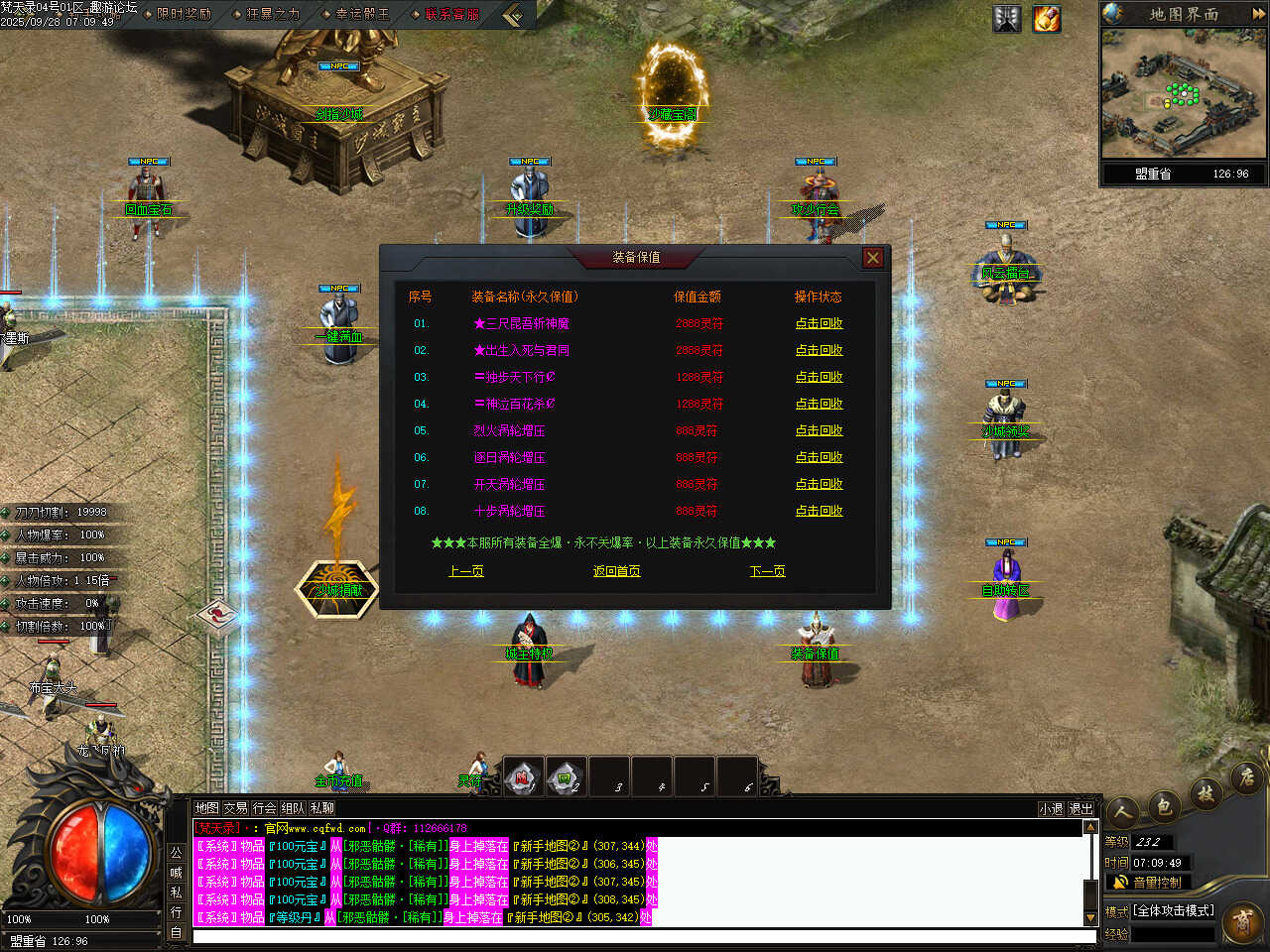Open the 幸运骰王 menu

pos(362,14)
